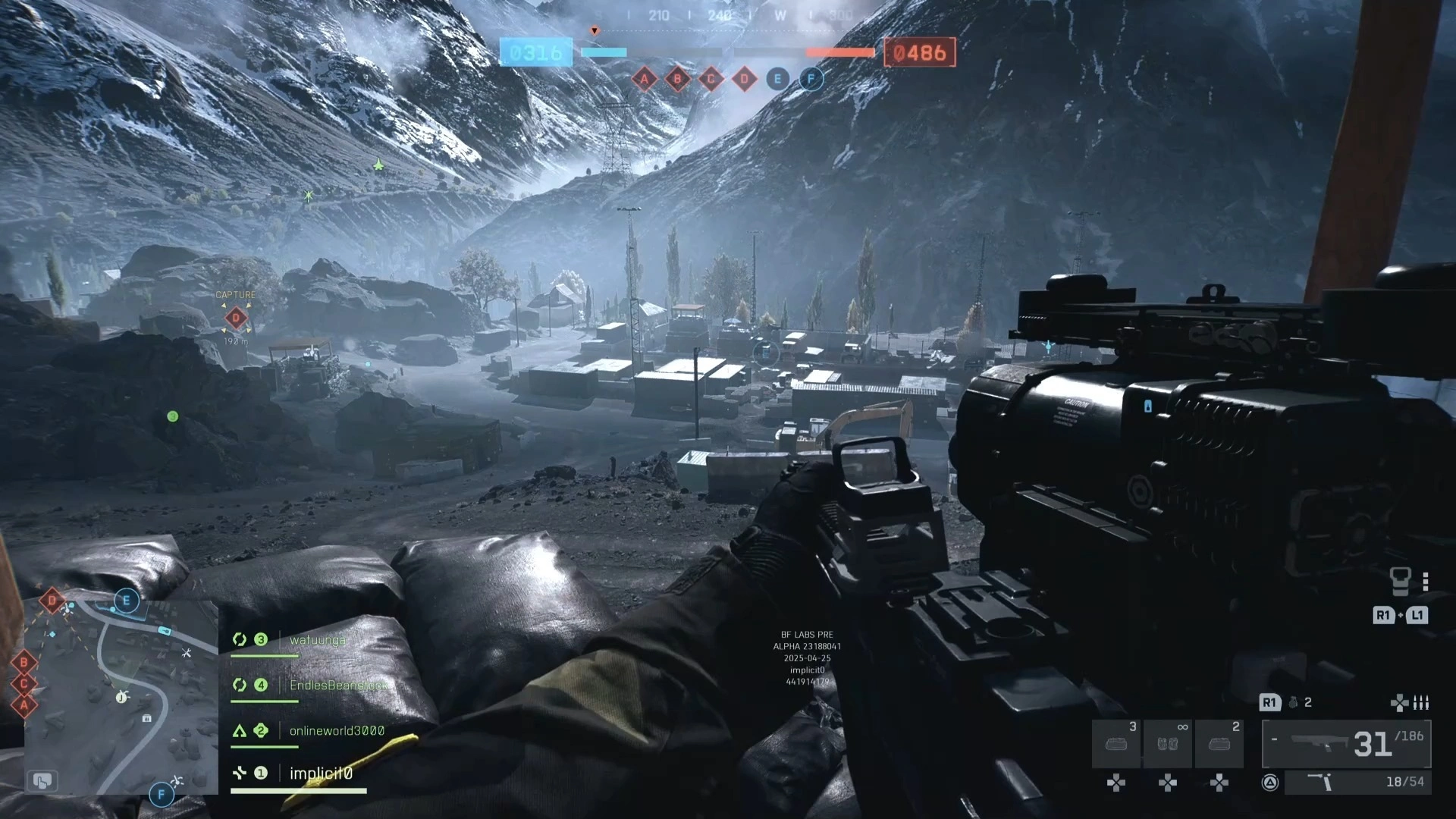Viewport: 1456px width, 819px height.
Task: Click the E objective marker on the minimap
Action: tap(126, 601)
